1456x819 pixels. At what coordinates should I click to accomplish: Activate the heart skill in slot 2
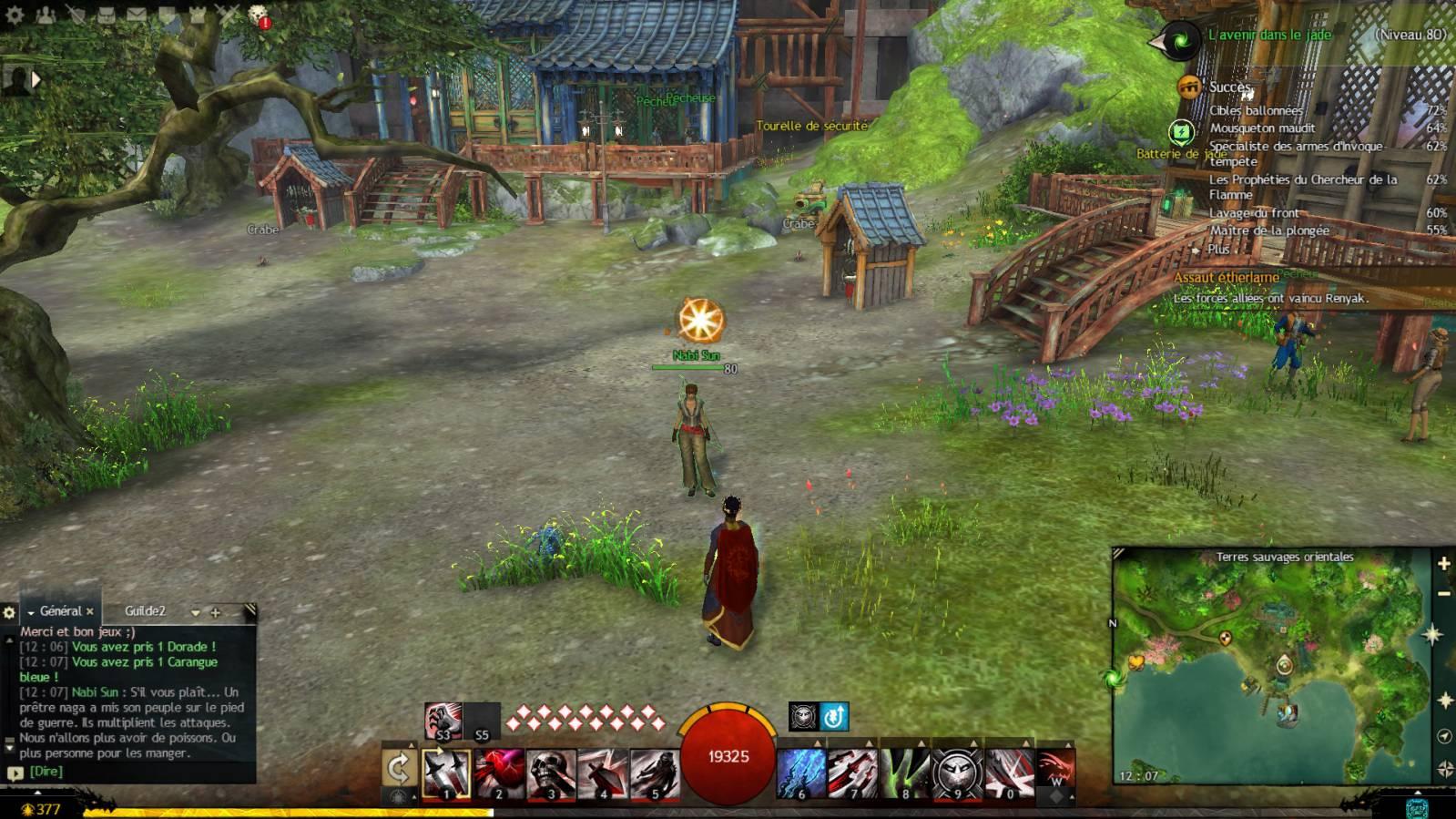click(x=499, y=773)
